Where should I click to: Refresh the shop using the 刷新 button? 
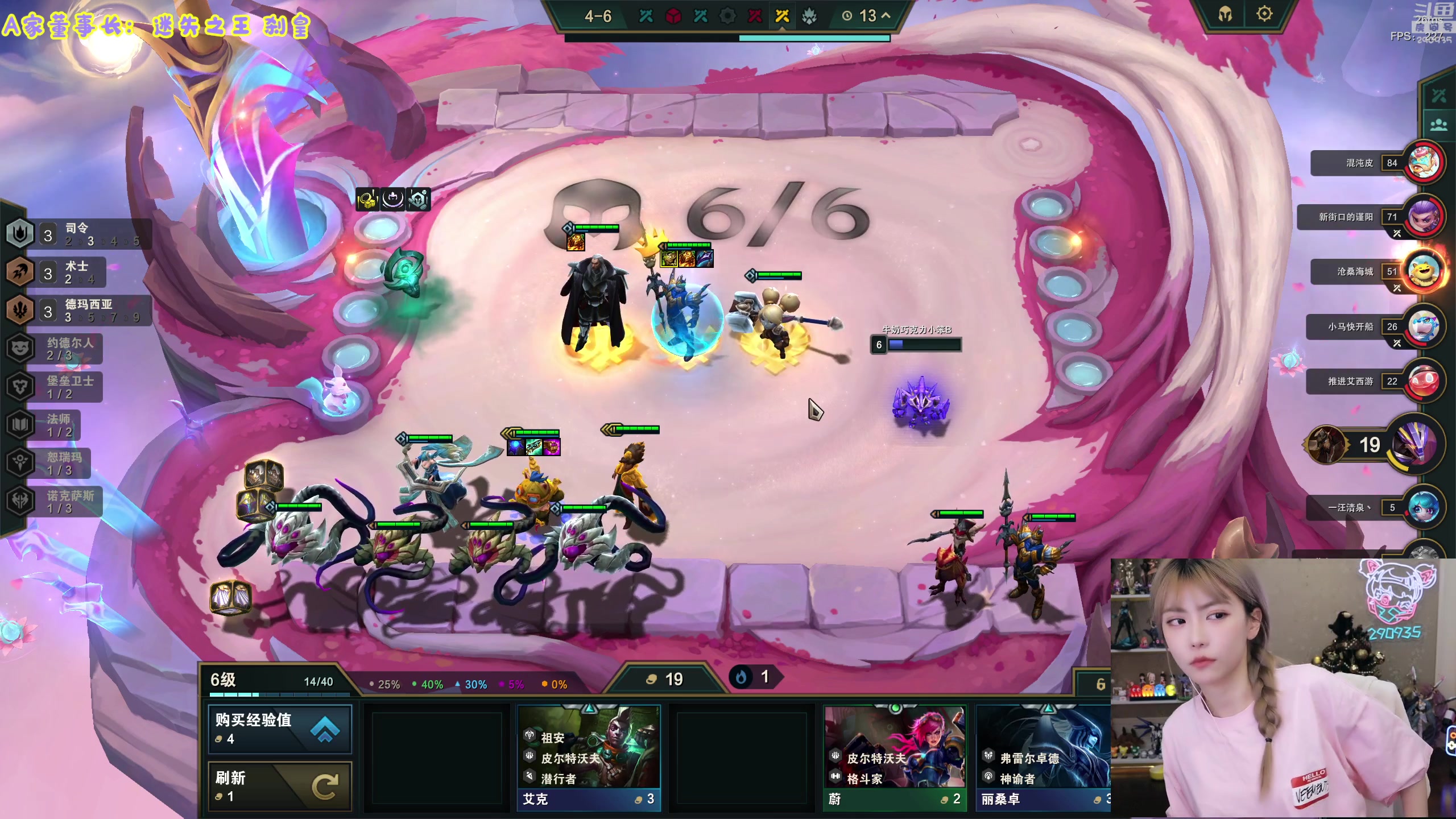pos(279,786)
